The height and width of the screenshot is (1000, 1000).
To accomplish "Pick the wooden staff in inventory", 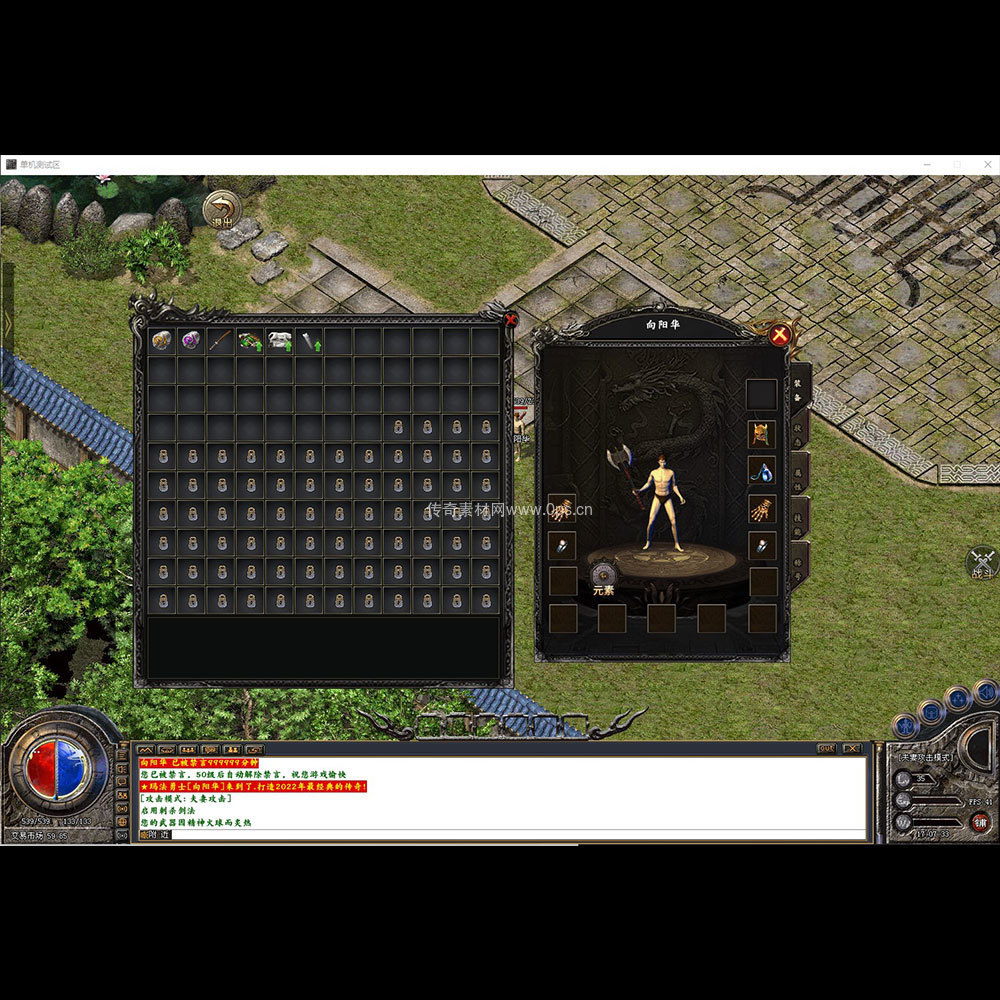I will (220, 341).
